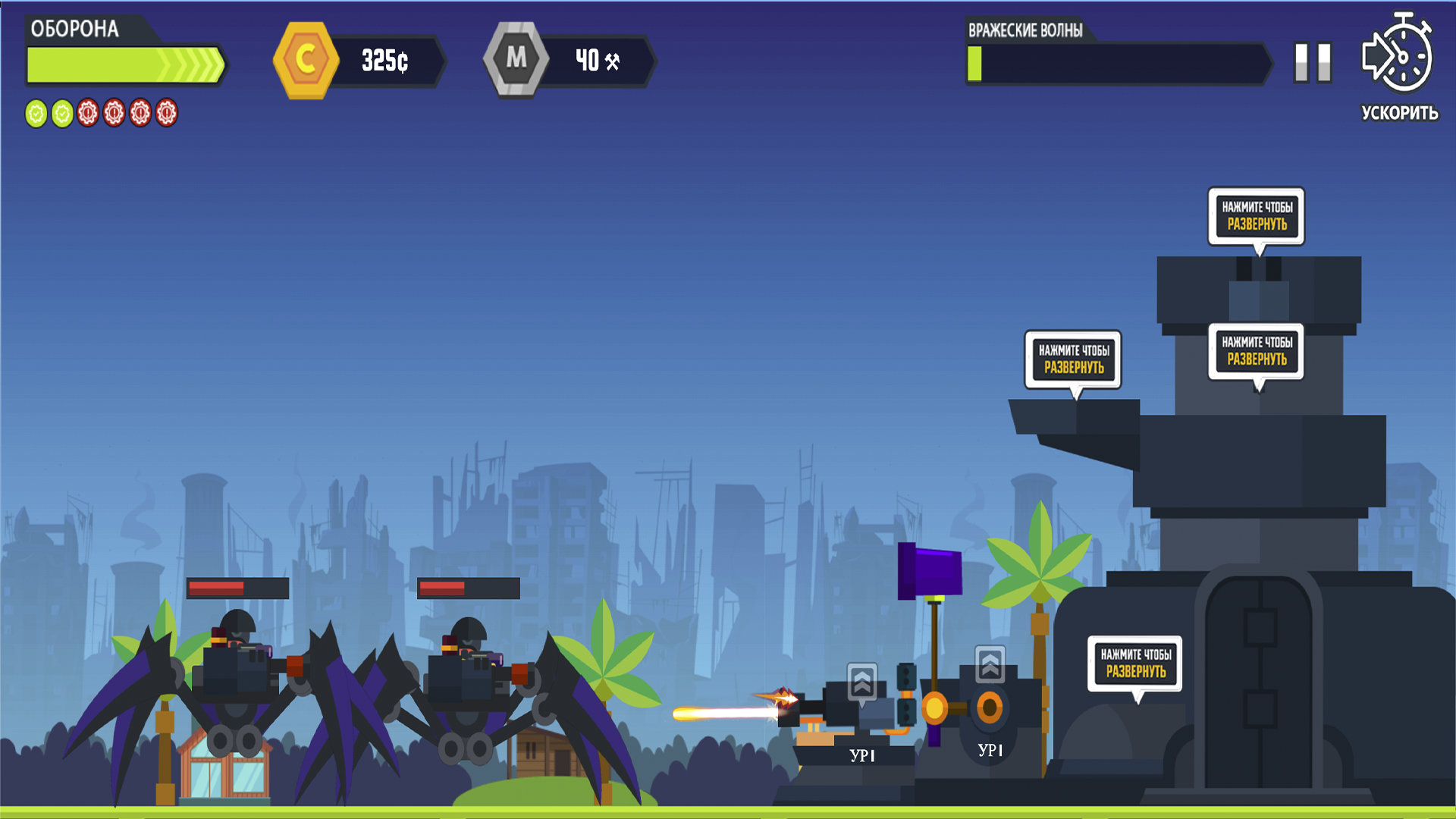
Task: Select the upgrade chevron on the left УР1 turret
Action: 862,683
